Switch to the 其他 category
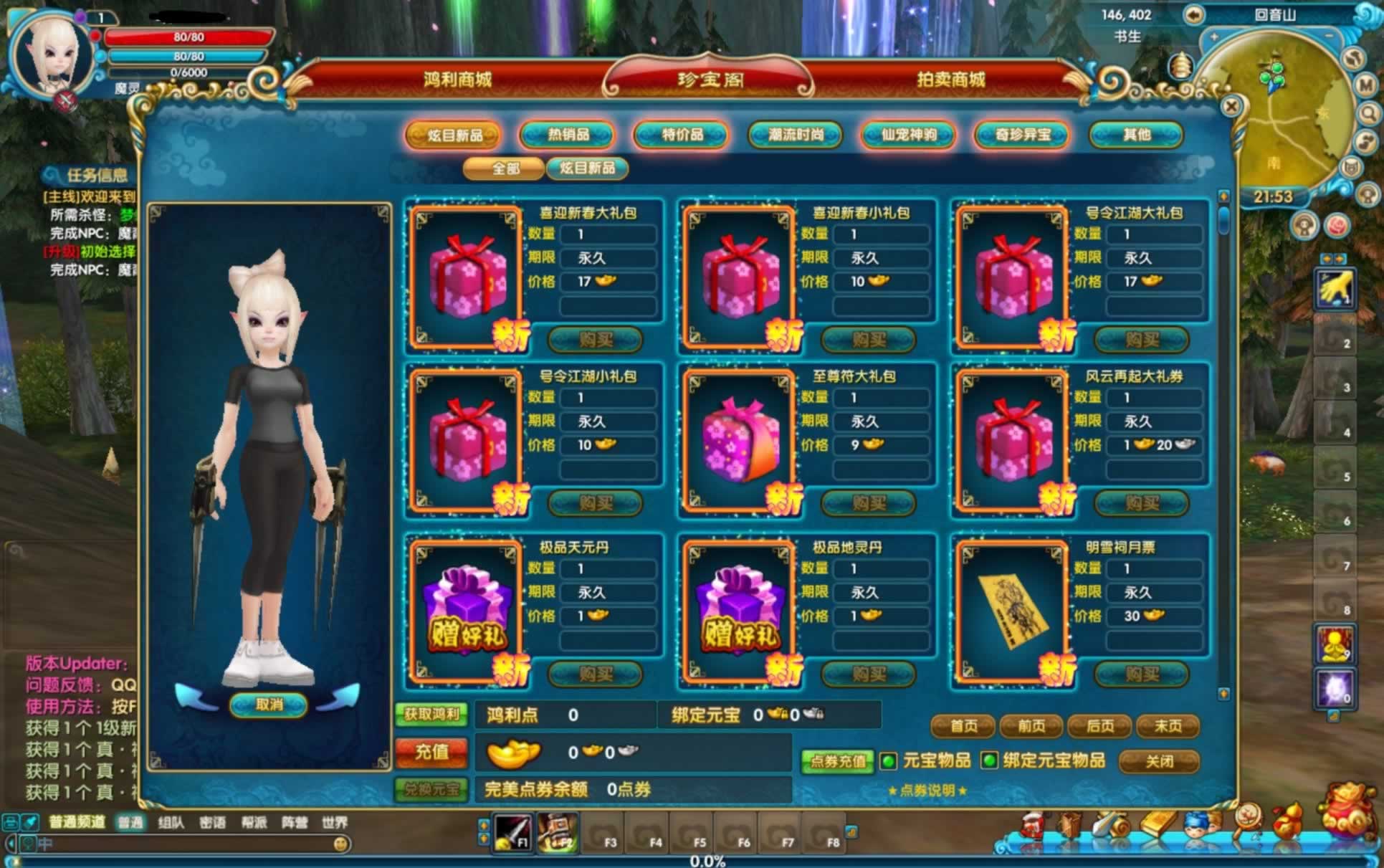This screenshot has height=868, width=1384. [x=1136, y=135]
